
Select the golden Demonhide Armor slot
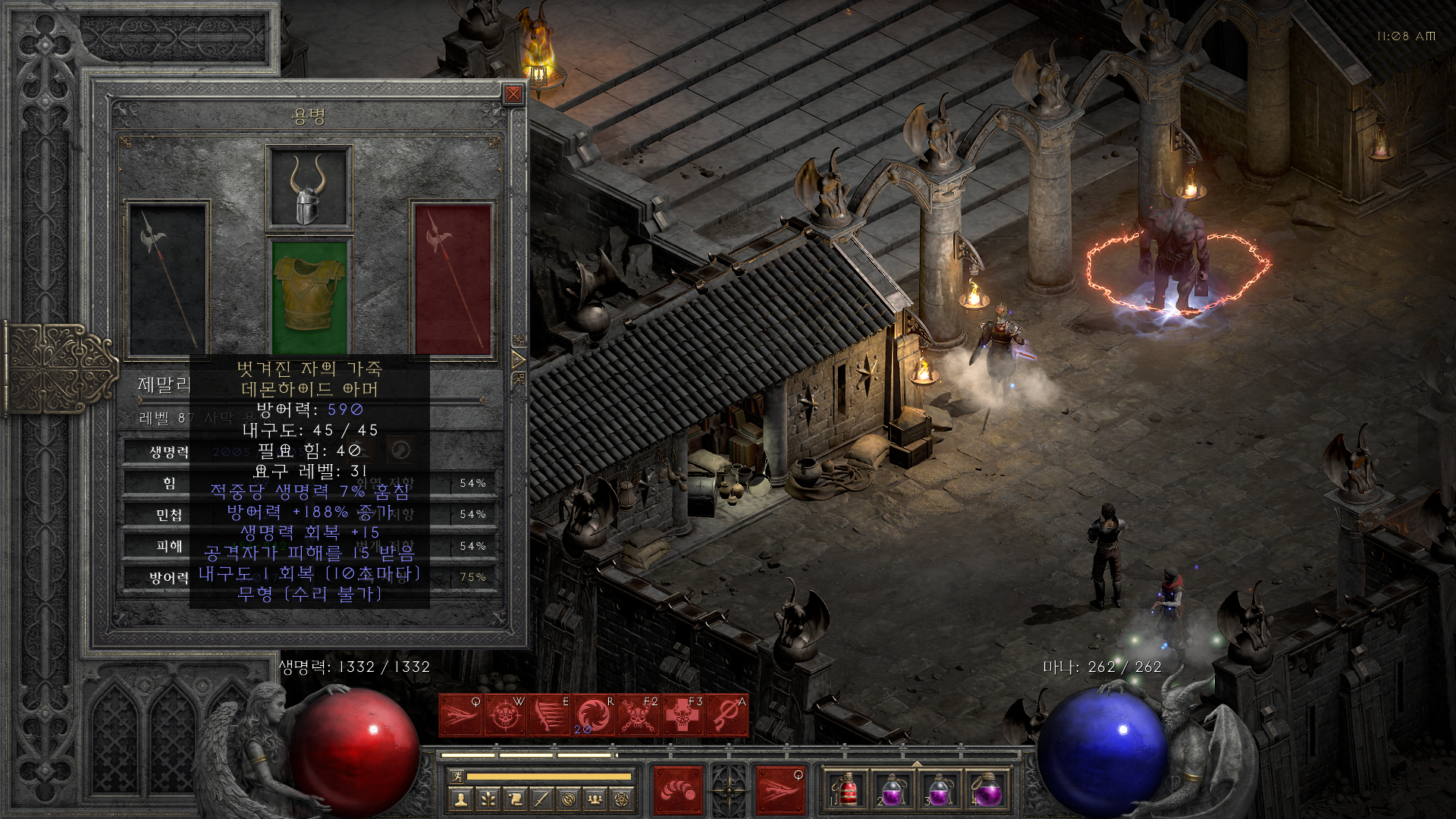(x=309, y=295)
